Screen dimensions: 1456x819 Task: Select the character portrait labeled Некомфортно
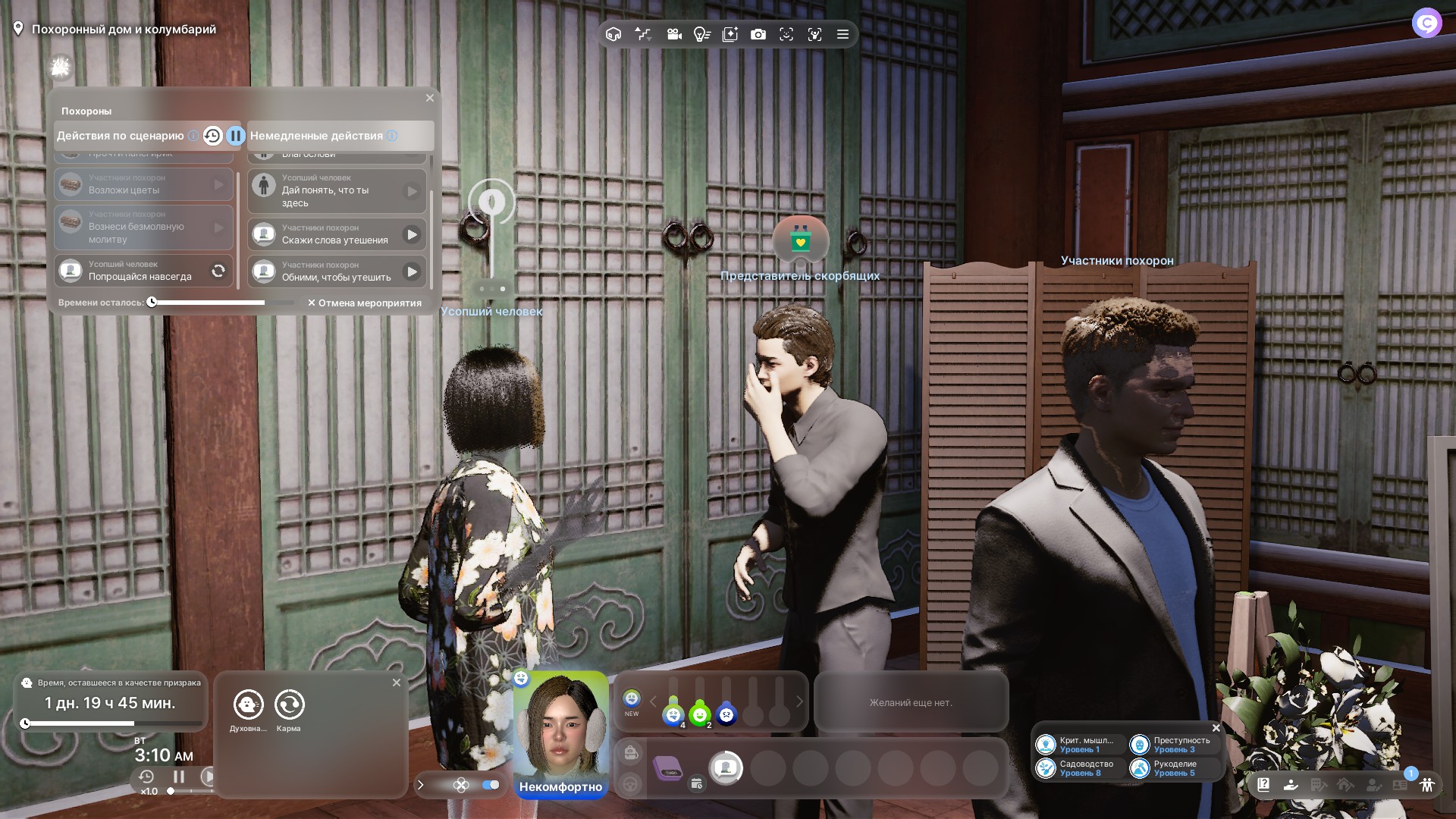561,732
